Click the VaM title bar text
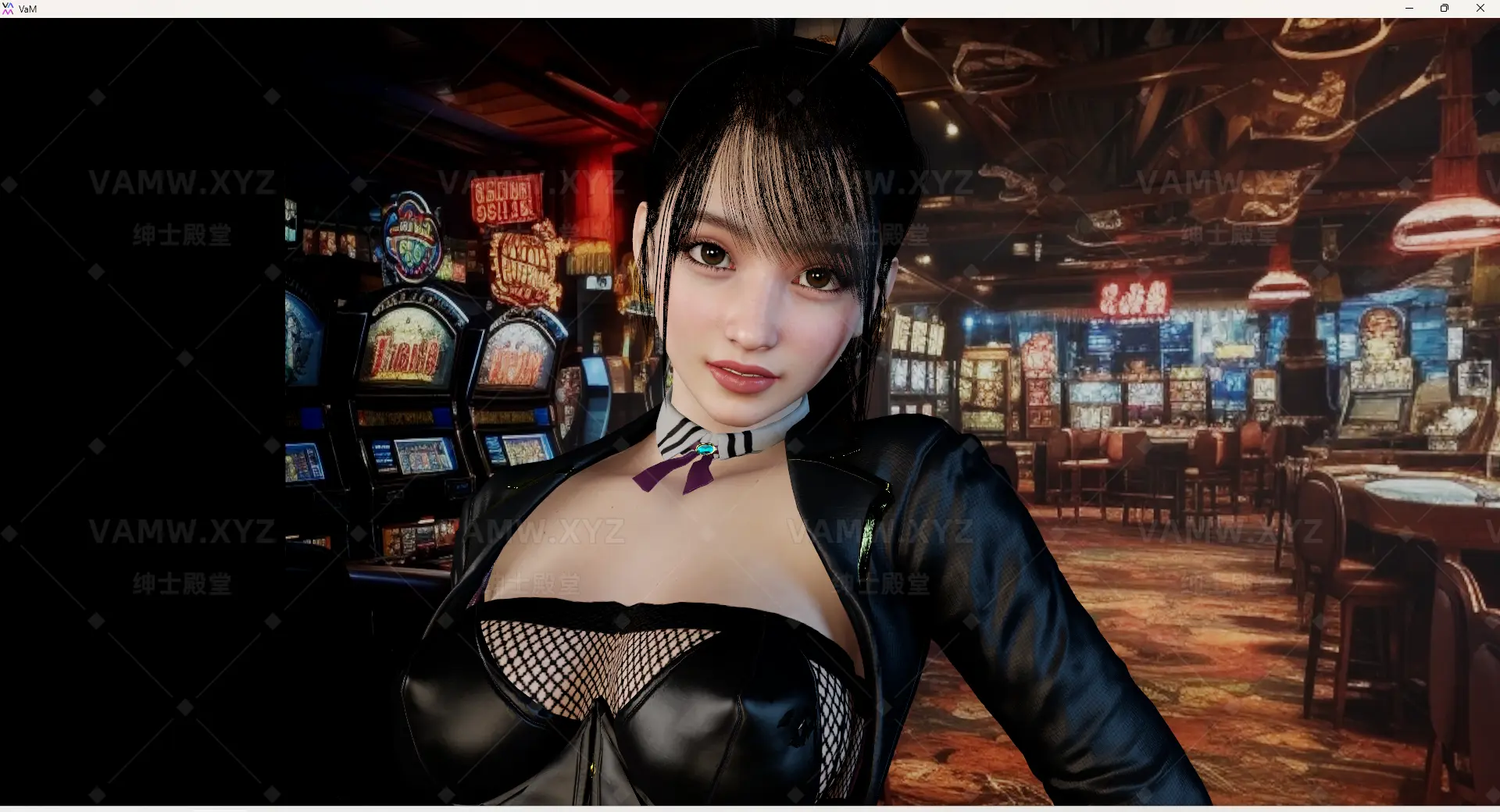Image resolution: width=1500 pixels, height=812 pixels. coord(27,9)
